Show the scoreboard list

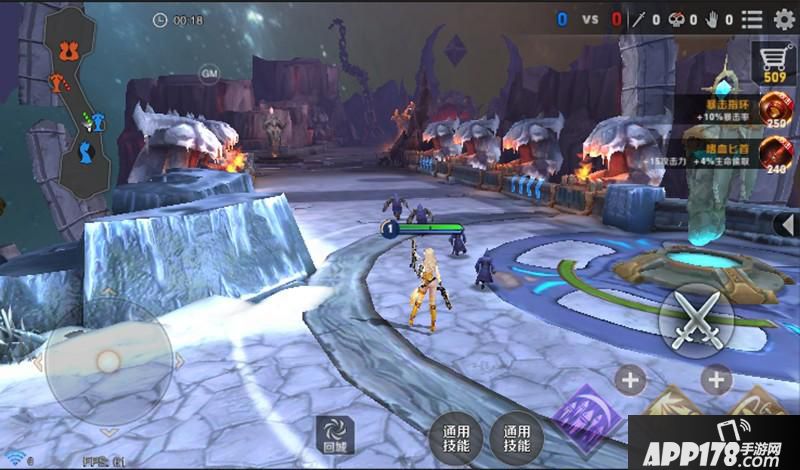point(752,19)
